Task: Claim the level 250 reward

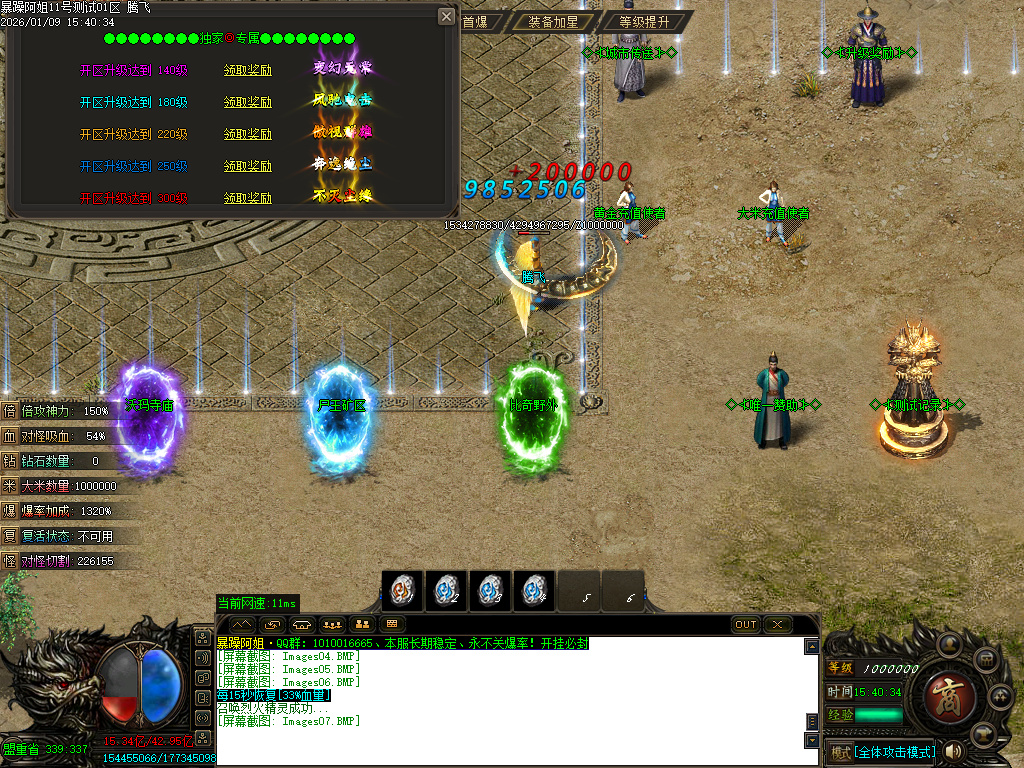Action: pyautogui.click(x=247, y=166)
